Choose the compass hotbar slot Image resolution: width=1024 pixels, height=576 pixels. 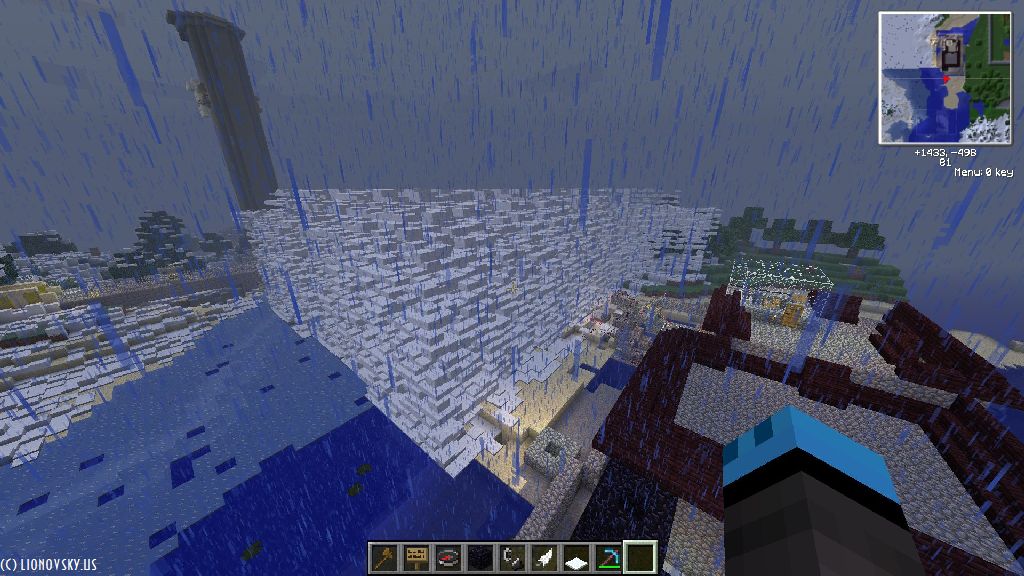[447, 557]
